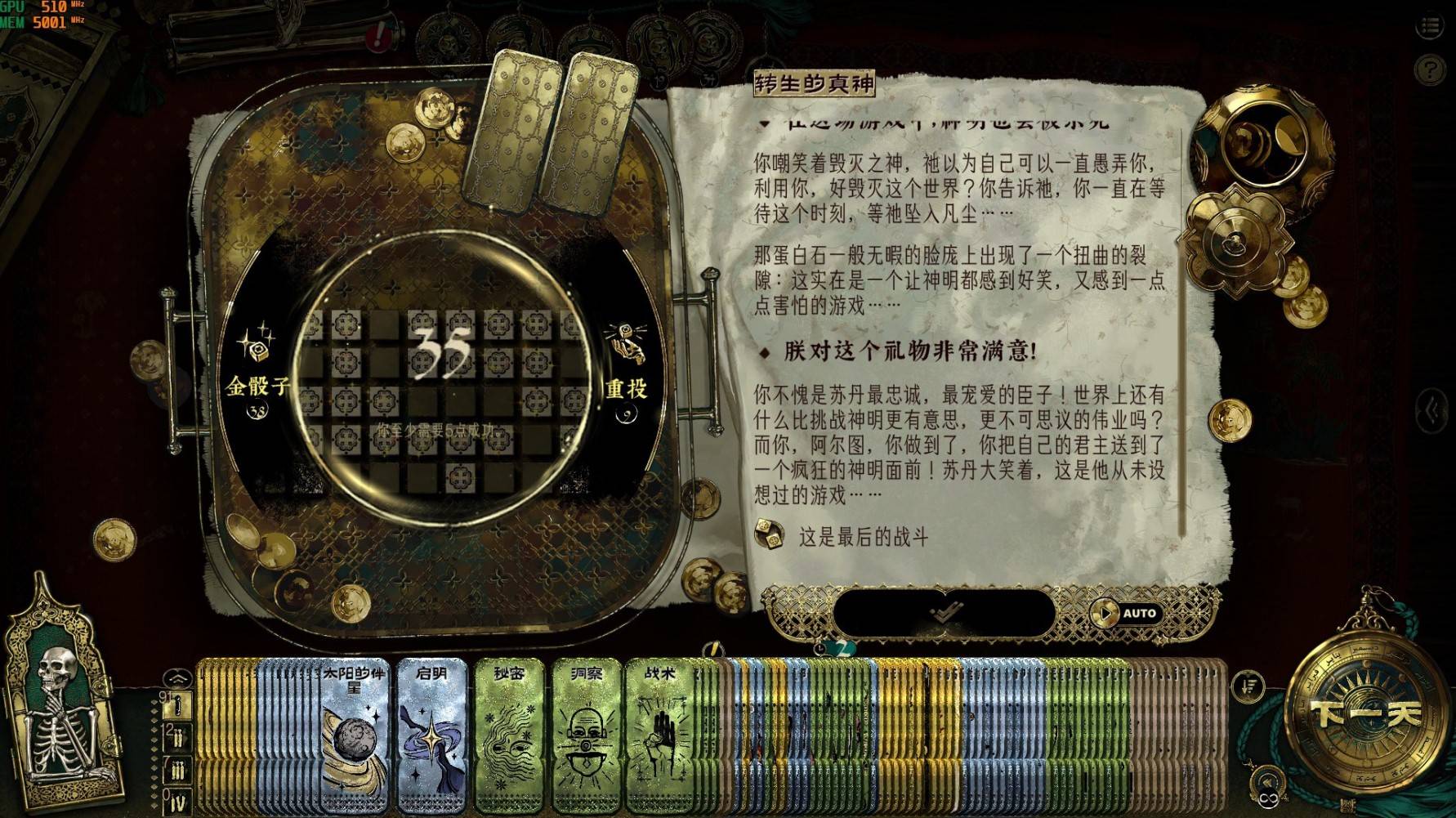Collapse the card hand with the double chevron
Viewport: 1456px width, 818px height.
click(x=177, y=676)
